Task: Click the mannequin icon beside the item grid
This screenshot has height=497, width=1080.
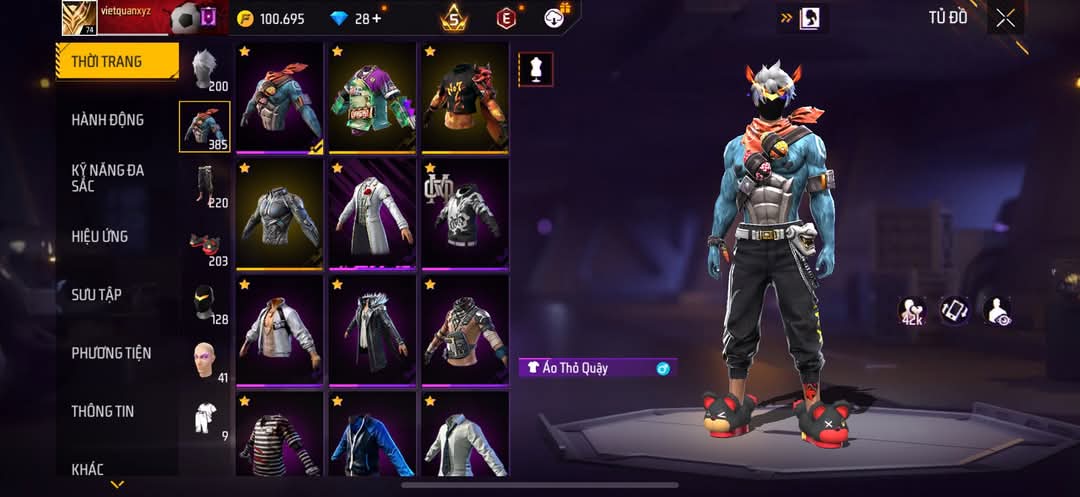Action: [x=535, y=69]
